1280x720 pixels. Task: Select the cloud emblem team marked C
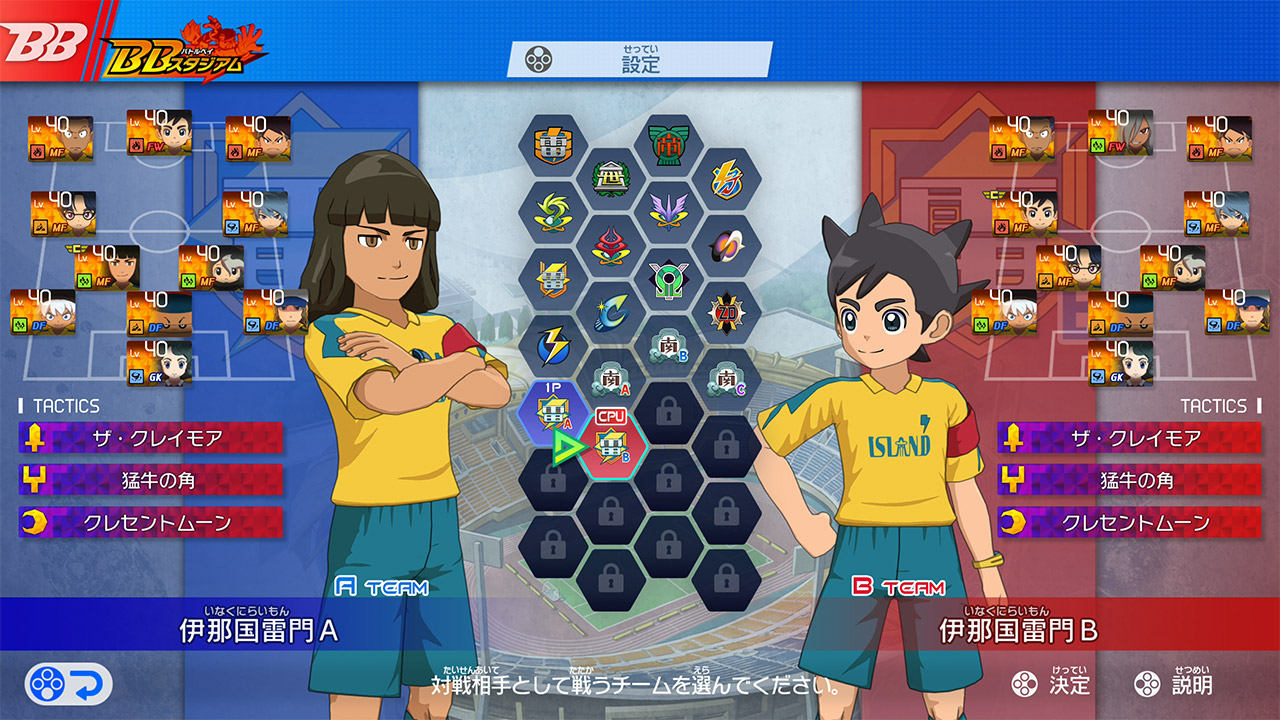pos(726,379)
